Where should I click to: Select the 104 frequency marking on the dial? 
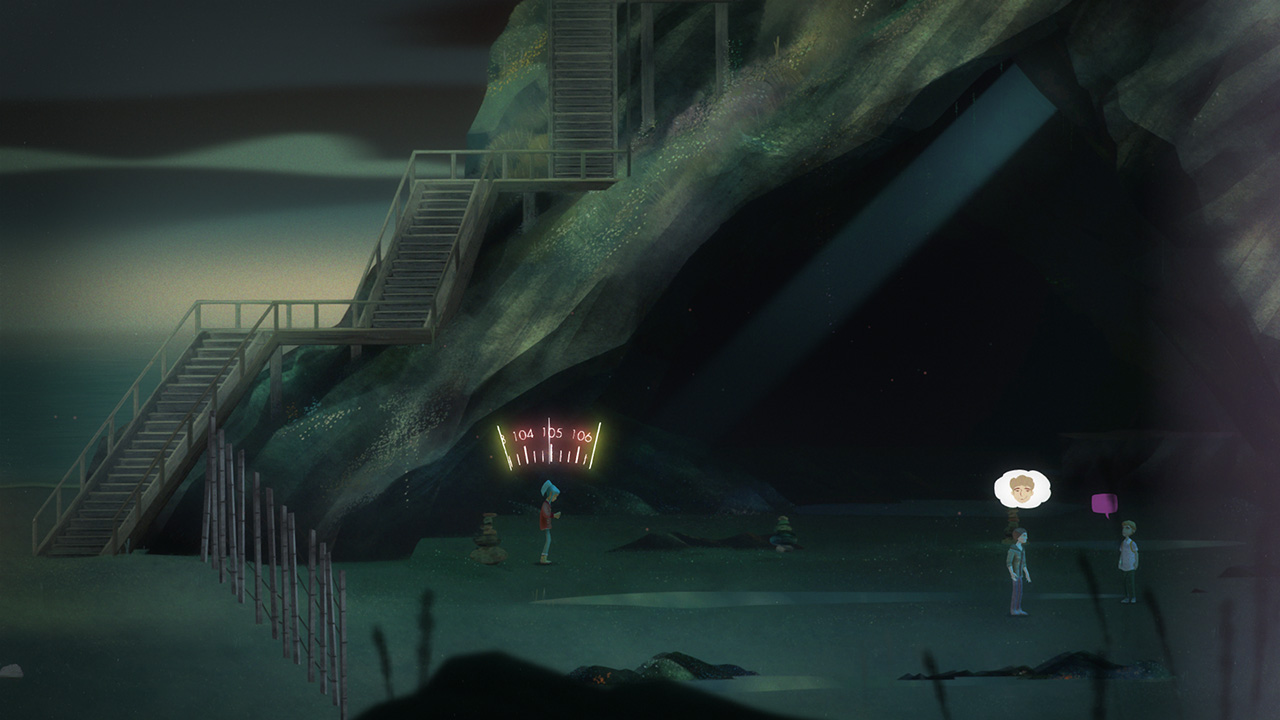tap(524, 434)
